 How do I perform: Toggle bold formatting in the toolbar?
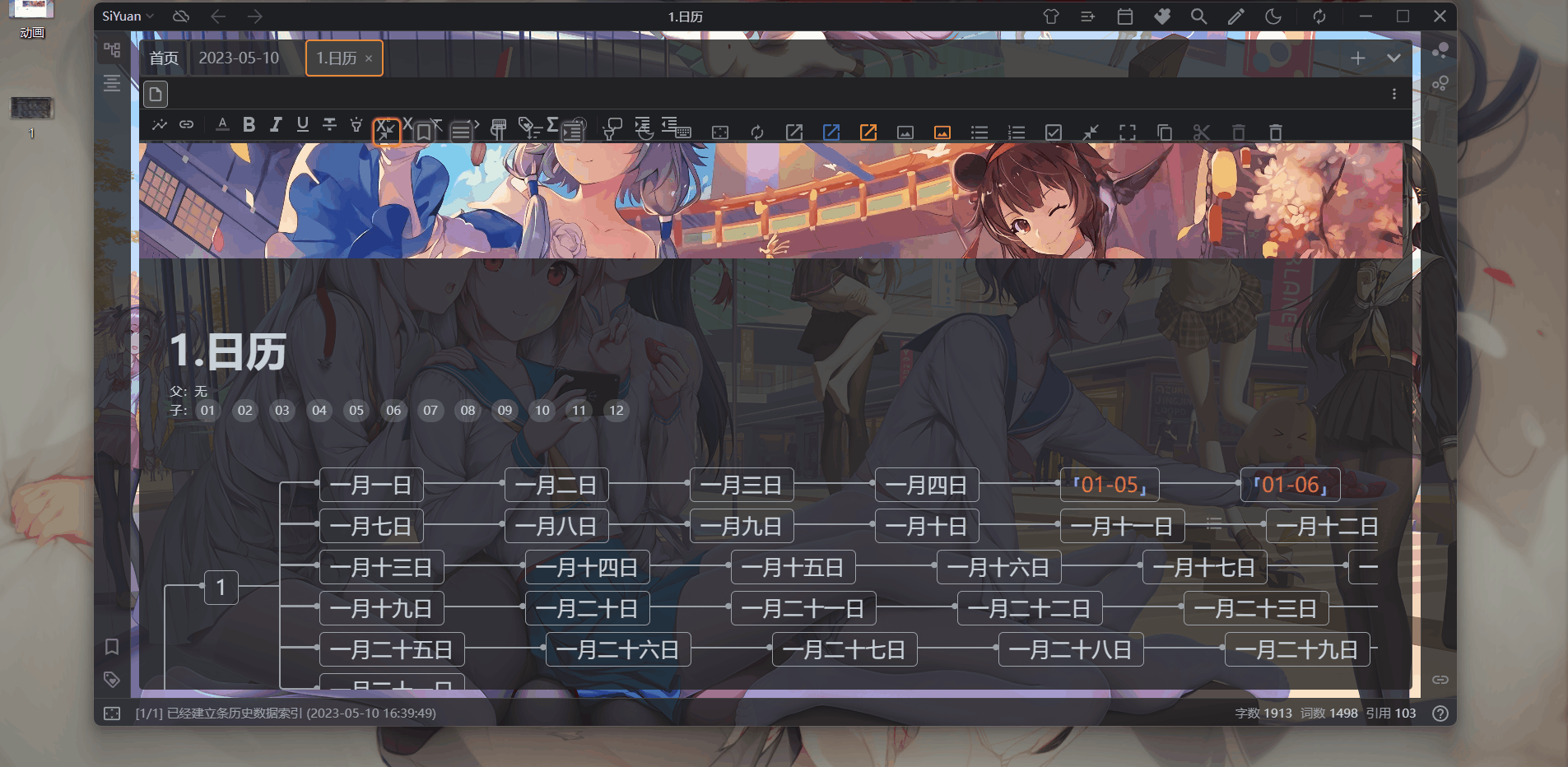pyautogui.click(x=249, y=125)
